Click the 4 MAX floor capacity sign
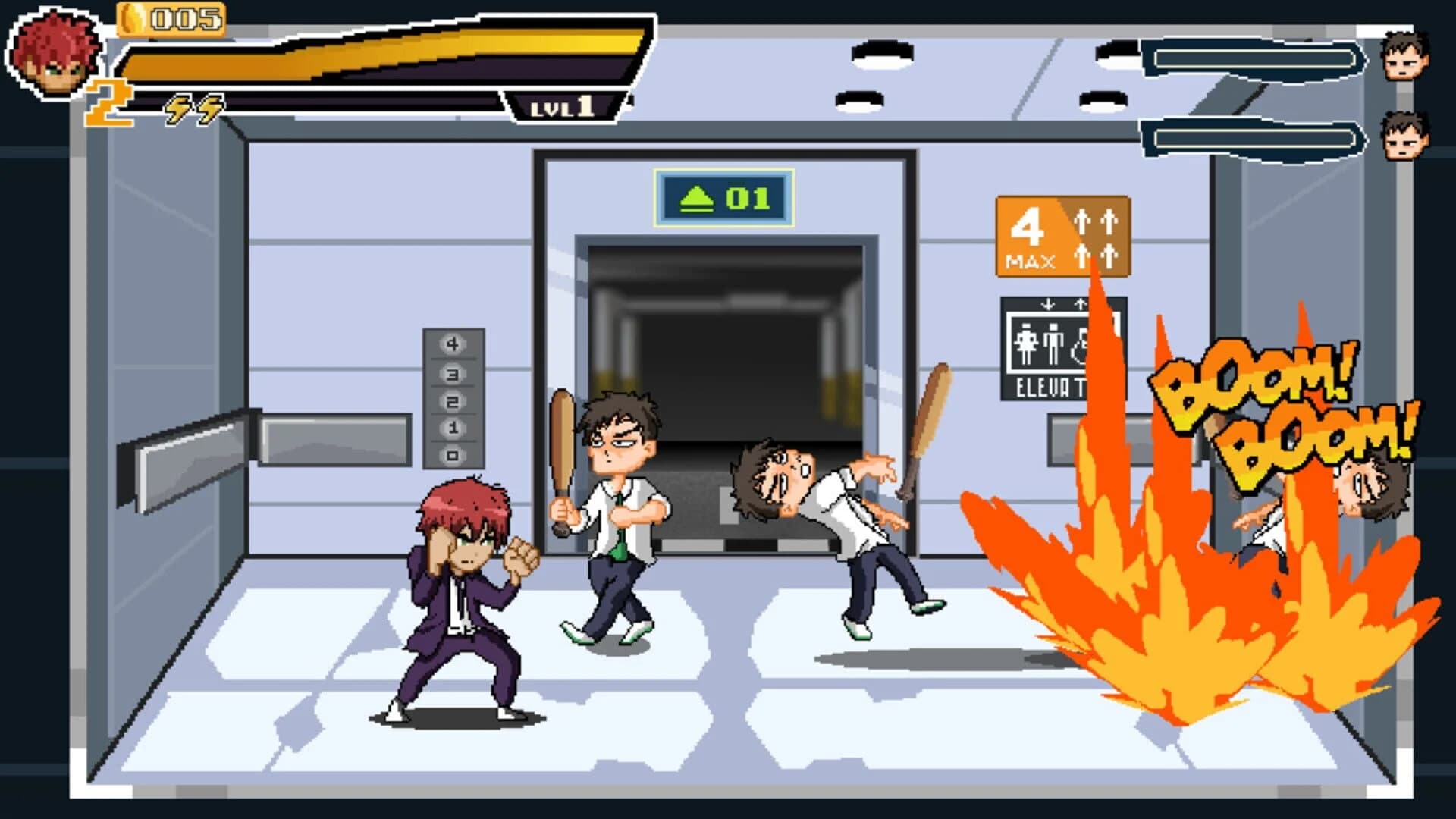Screen dimensions: 1456x819 point(1060,235)
